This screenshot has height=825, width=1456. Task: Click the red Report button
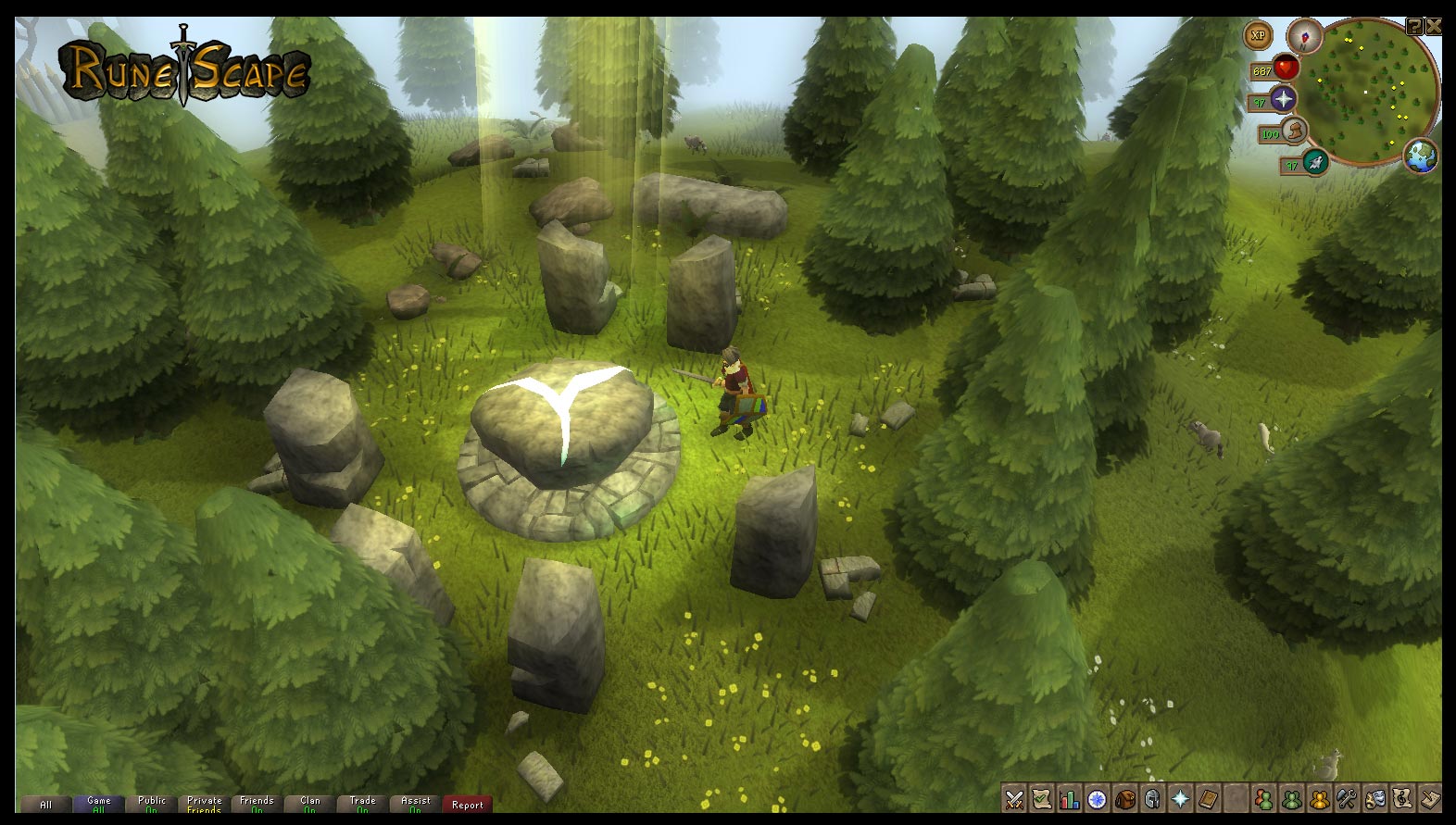pyautogui.click(x=468, y=804)
